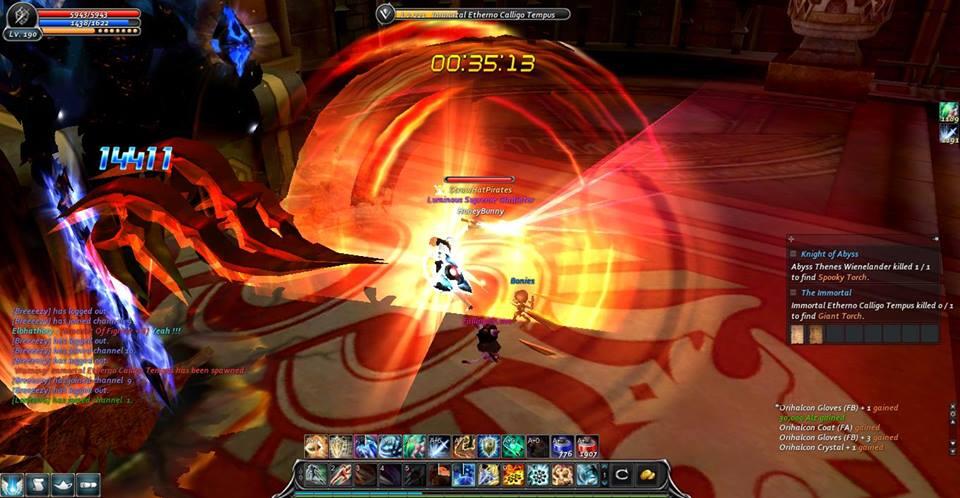Image resolution: width=960 pixels, height=498 pixels.
Task: Click the class emblem next to level 190
Action: pos(21,15)
